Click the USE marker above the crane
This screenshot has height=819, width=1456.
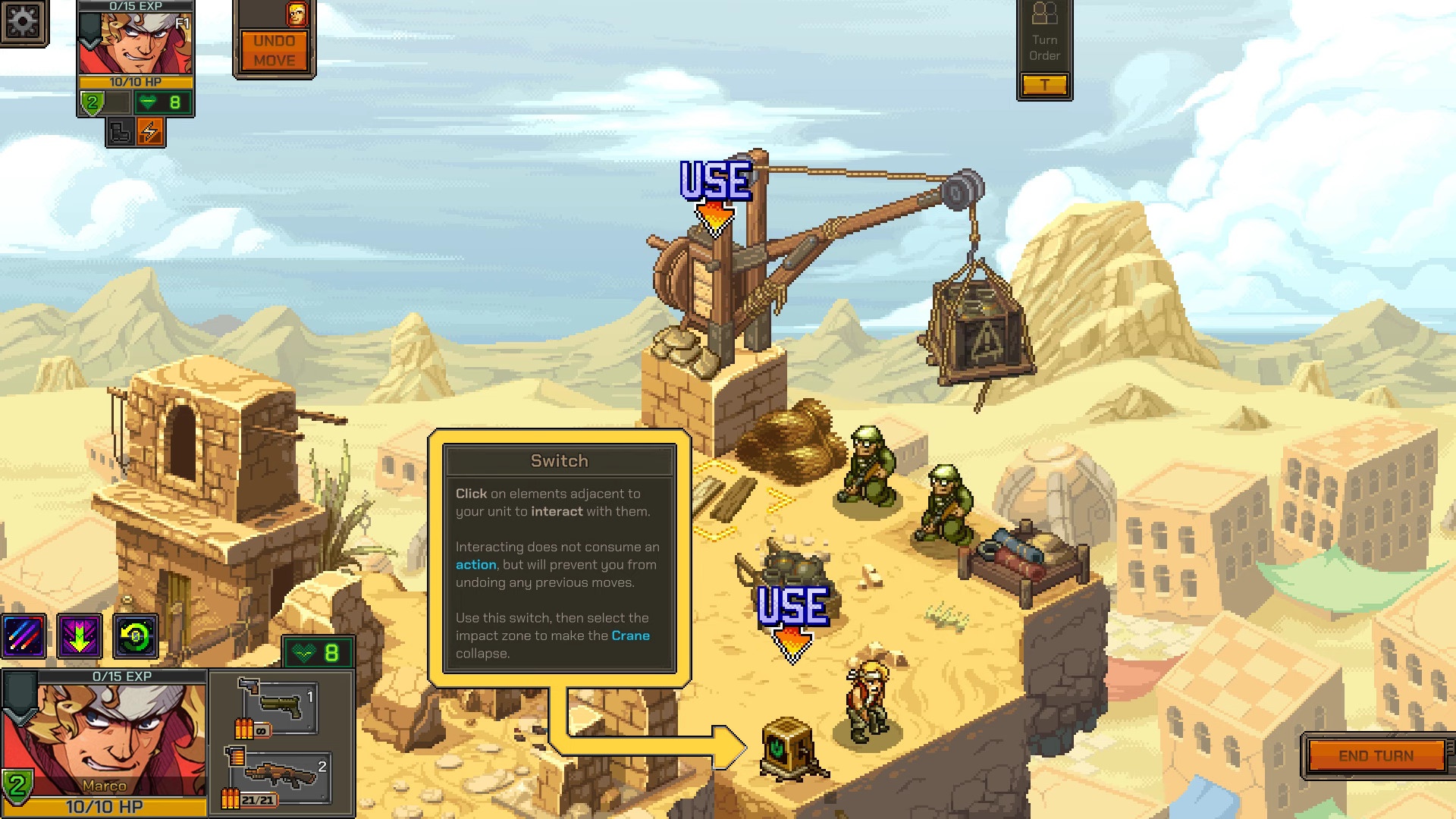click(716, 190)
